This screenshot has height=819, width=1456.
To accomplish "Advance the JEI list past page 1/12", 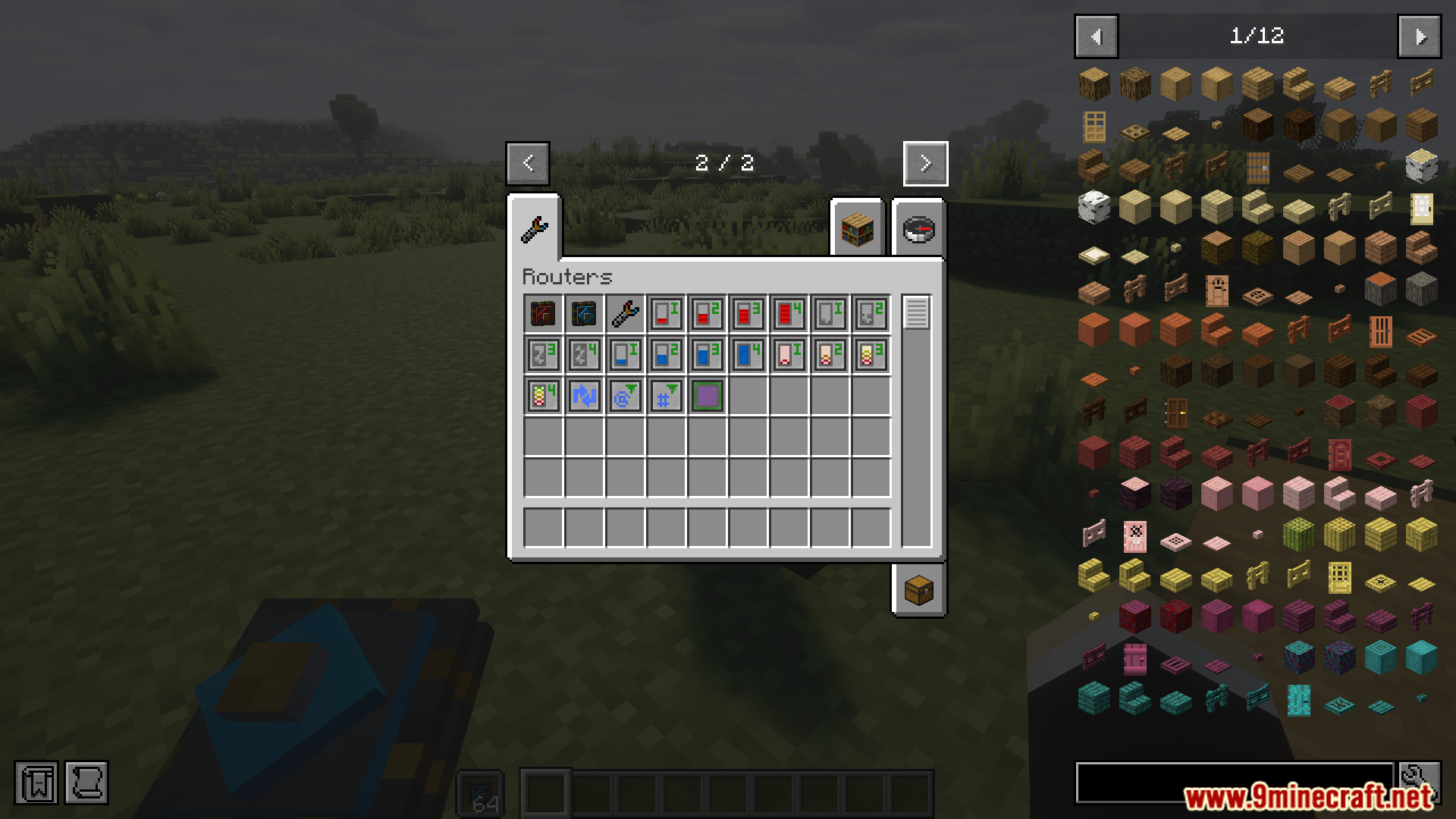I will [1421, 36].
